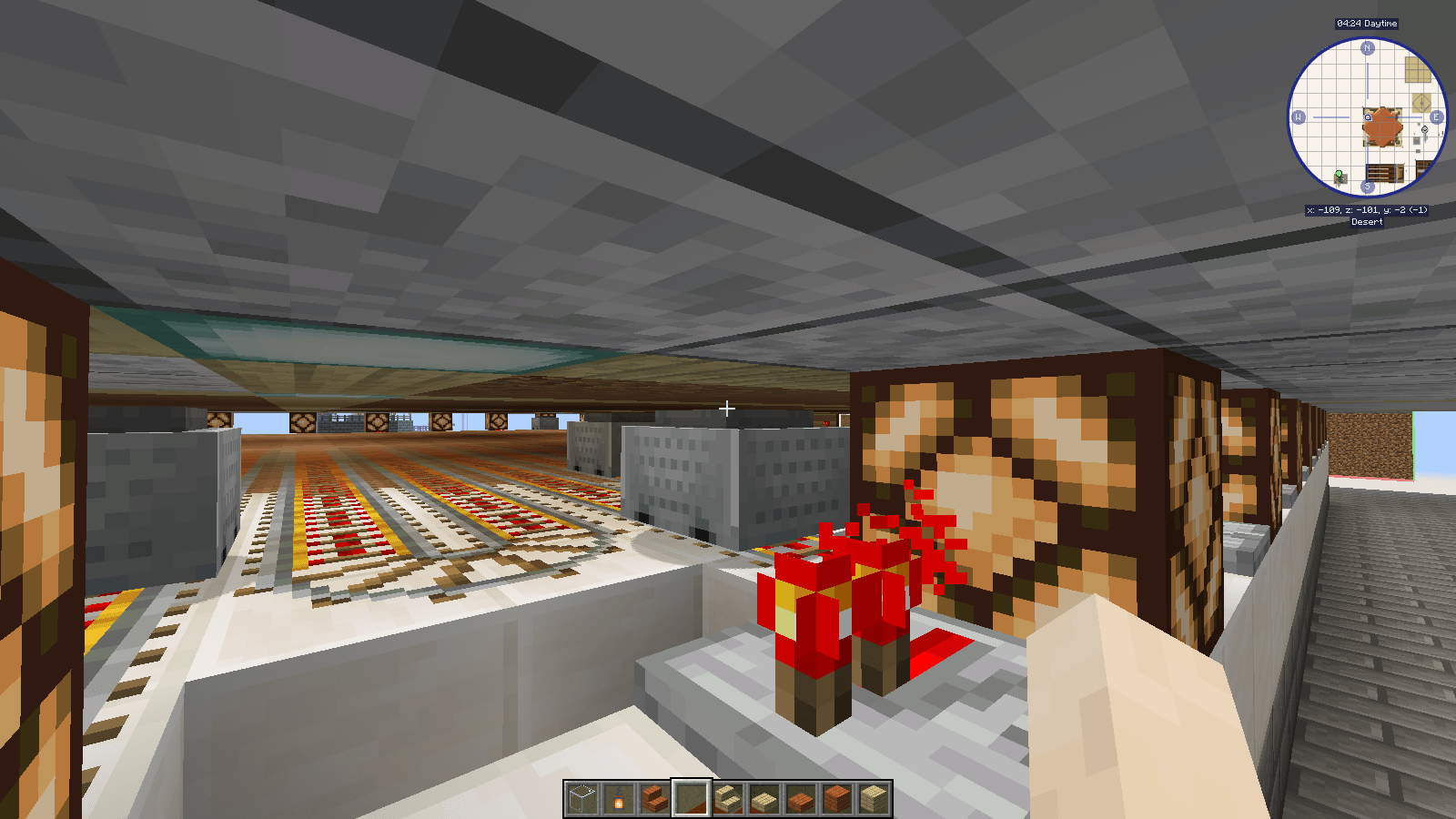Click the W compass marker on the minimap

1299,116
